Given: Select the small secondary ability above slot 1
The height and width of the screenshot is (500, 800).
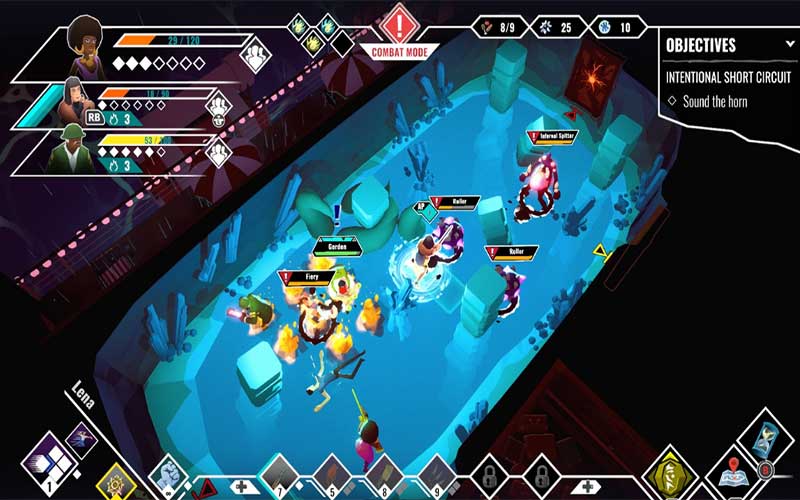Looking at the screenshot, I should (x=81, y=439).
